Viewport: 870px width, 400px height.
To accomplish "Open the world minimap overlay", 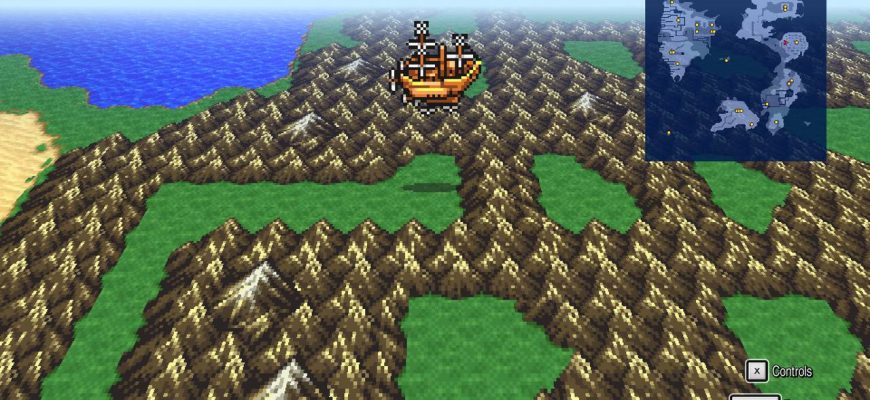I will (735, 80).
